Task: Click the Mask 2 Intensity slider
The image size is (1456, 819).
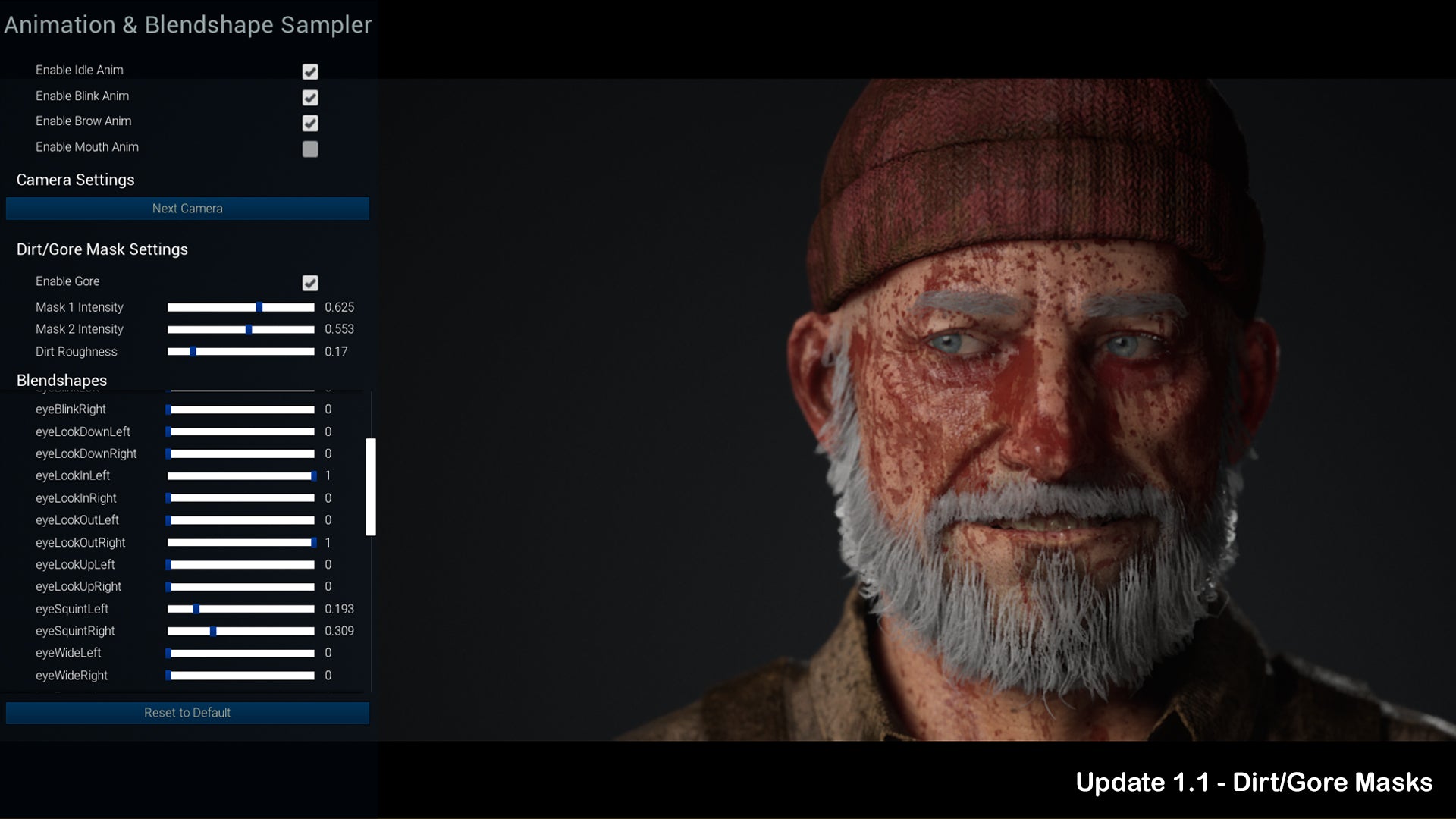Action: point(249,329)
